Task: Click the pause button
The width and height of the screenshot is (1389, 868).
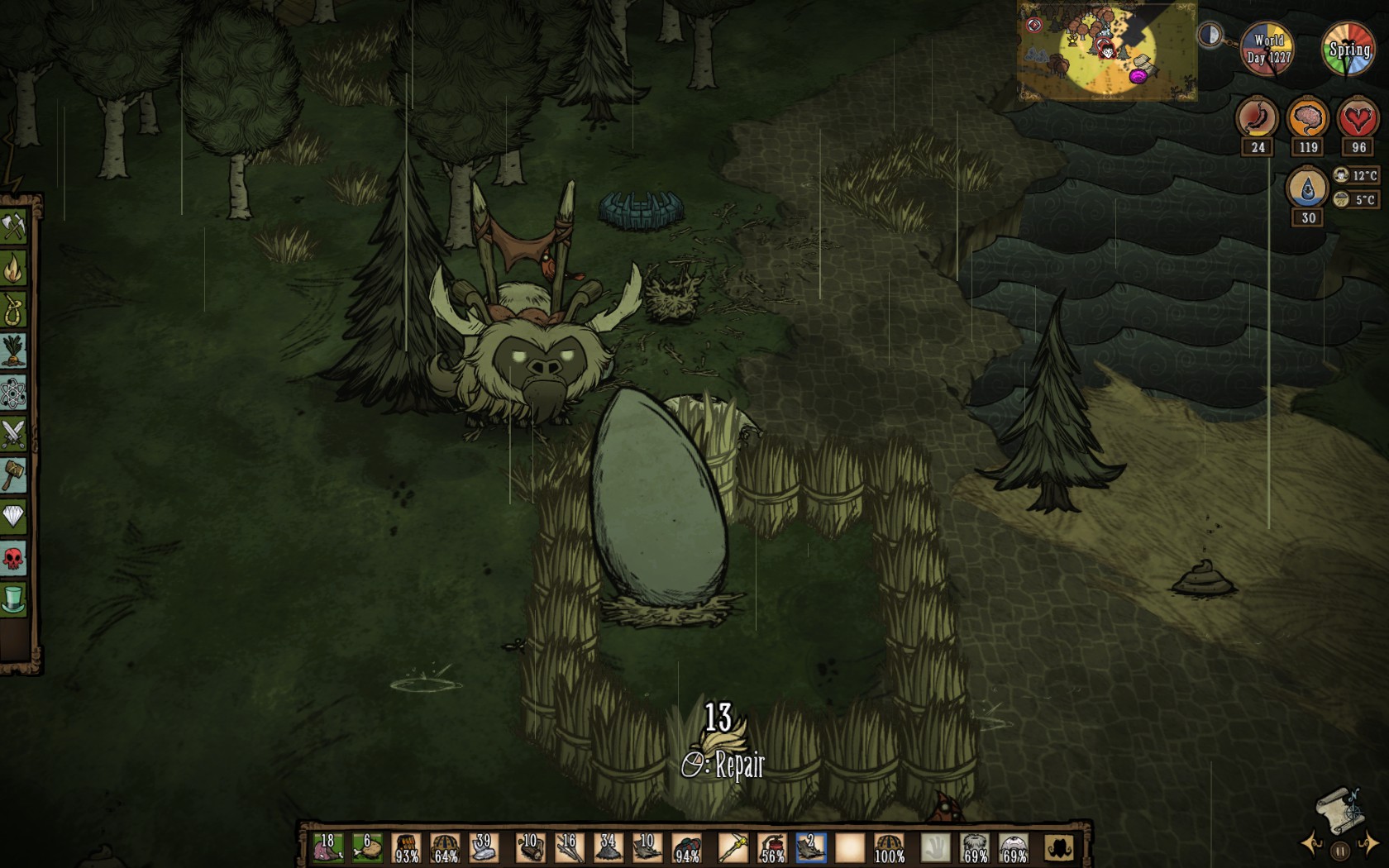Action: (x=1340, y=850)
